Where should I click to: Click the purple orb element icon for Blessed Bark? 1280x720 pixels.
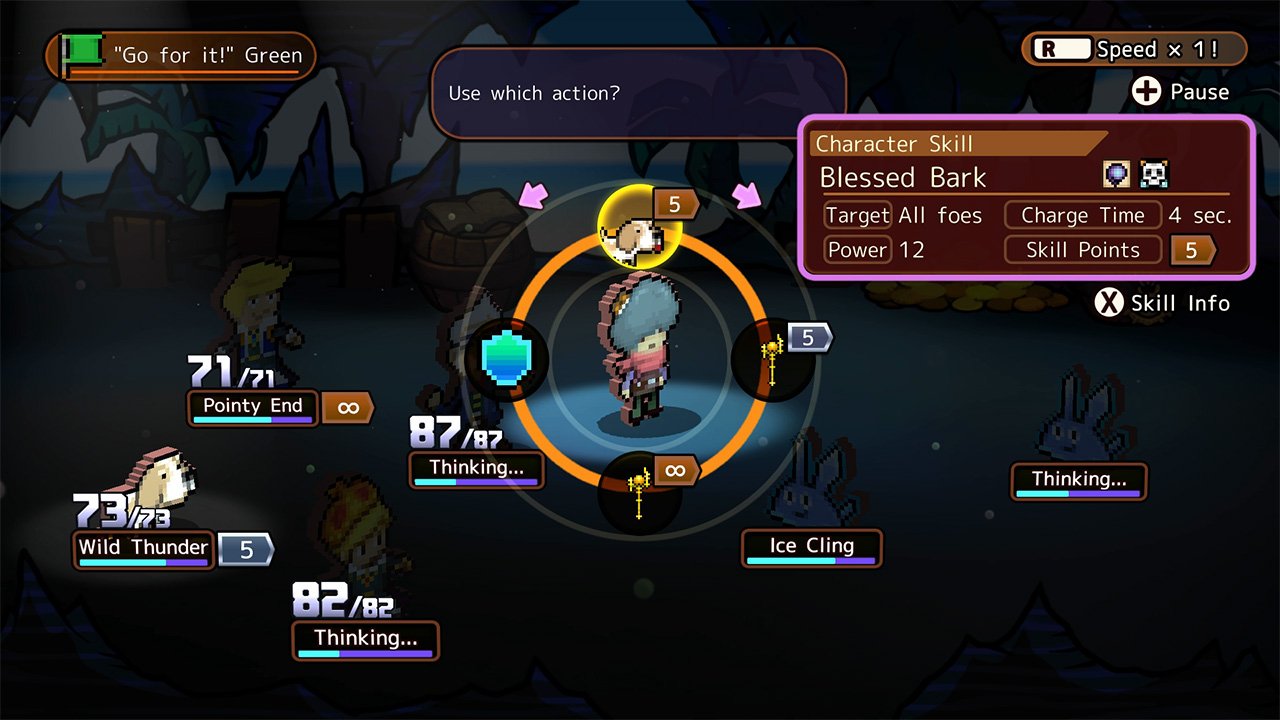coord(1116,173)
